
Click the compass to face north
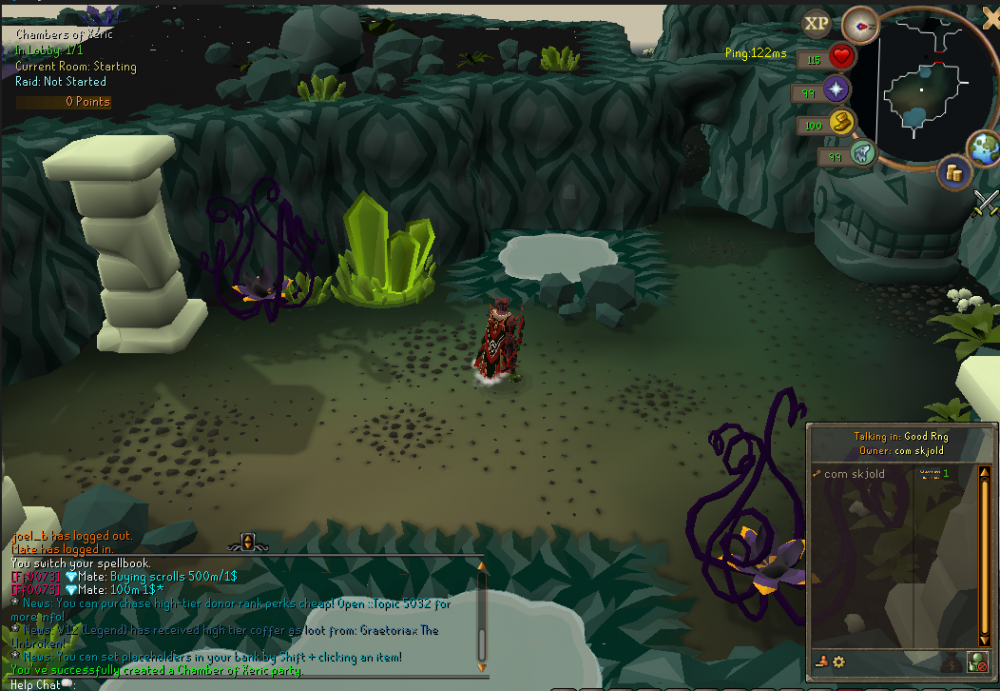pos(860,23)
